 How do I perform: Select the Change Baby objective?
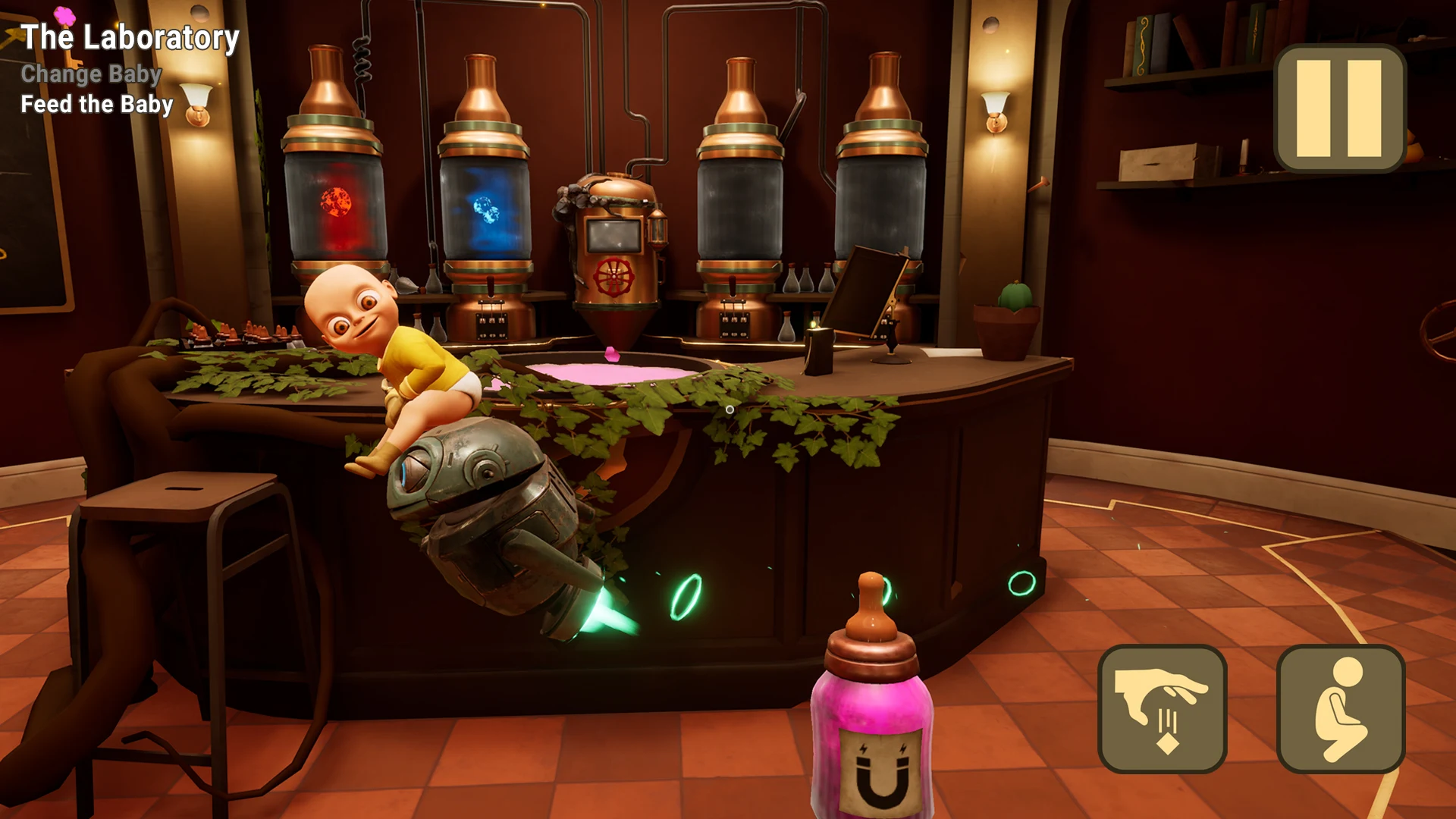click(91, 74)
